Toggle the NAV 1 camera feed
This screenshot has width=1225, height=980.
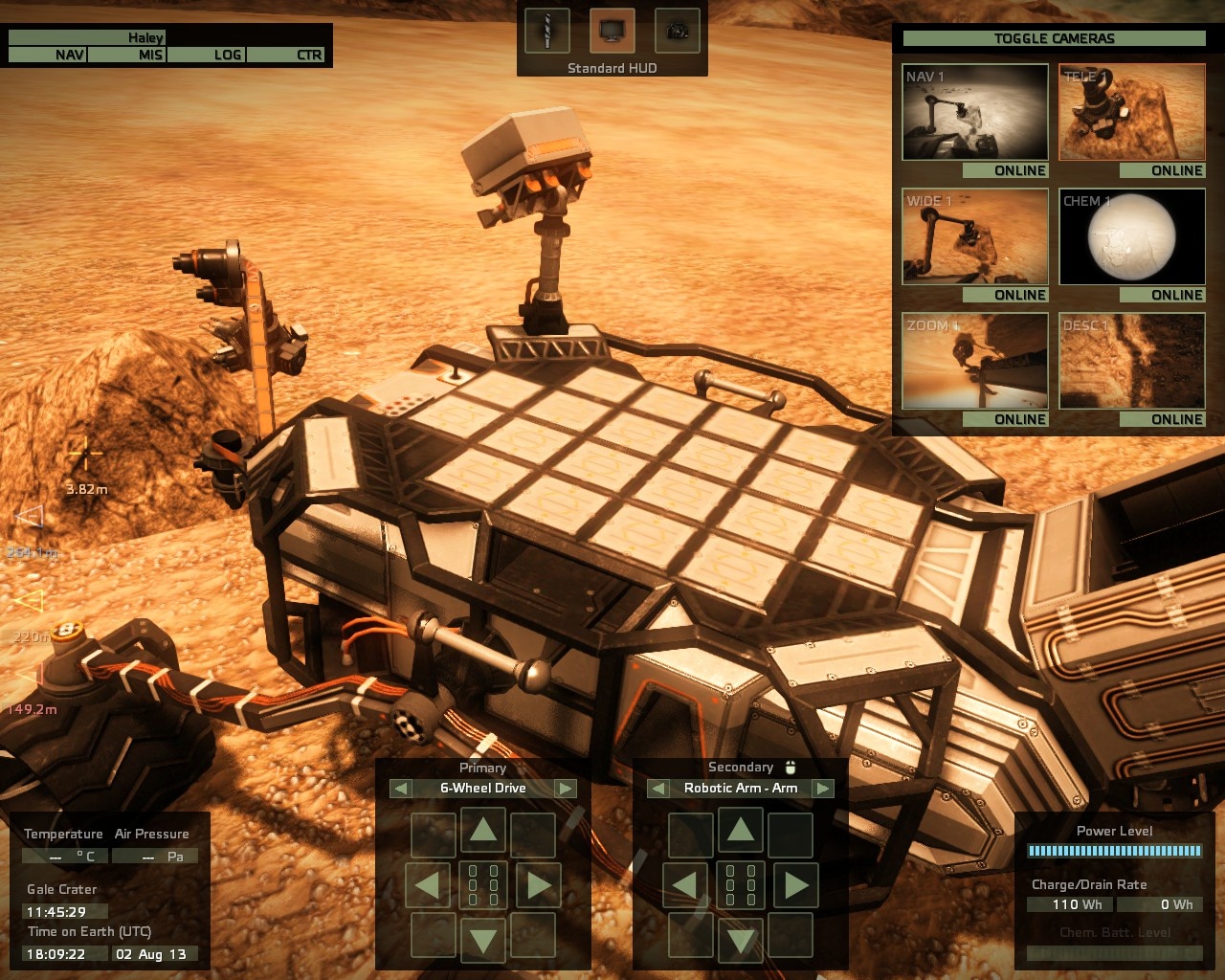point(975,112)
